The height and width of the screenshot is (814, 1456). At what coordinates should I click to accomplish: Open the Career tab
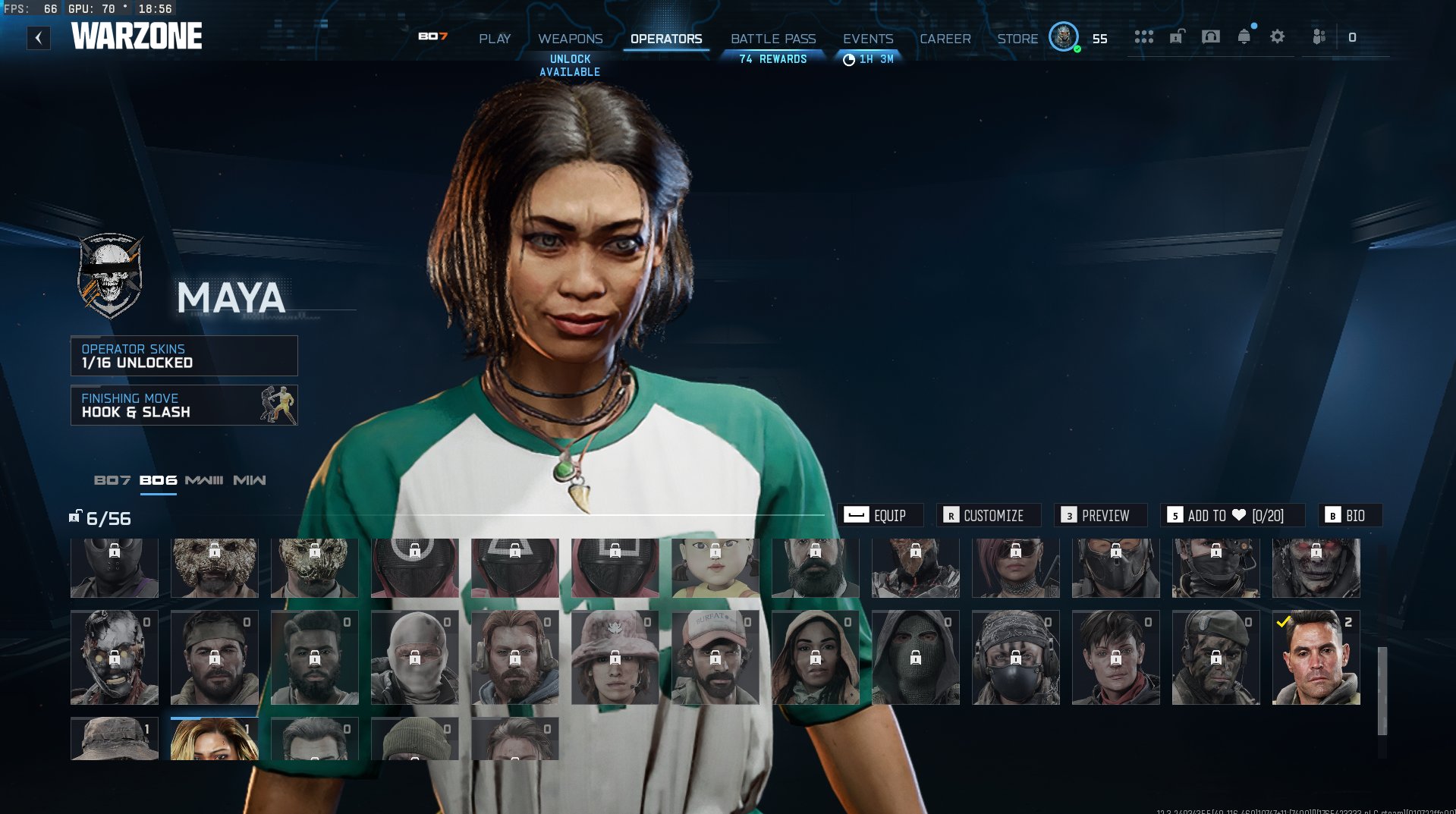point(945,39)
